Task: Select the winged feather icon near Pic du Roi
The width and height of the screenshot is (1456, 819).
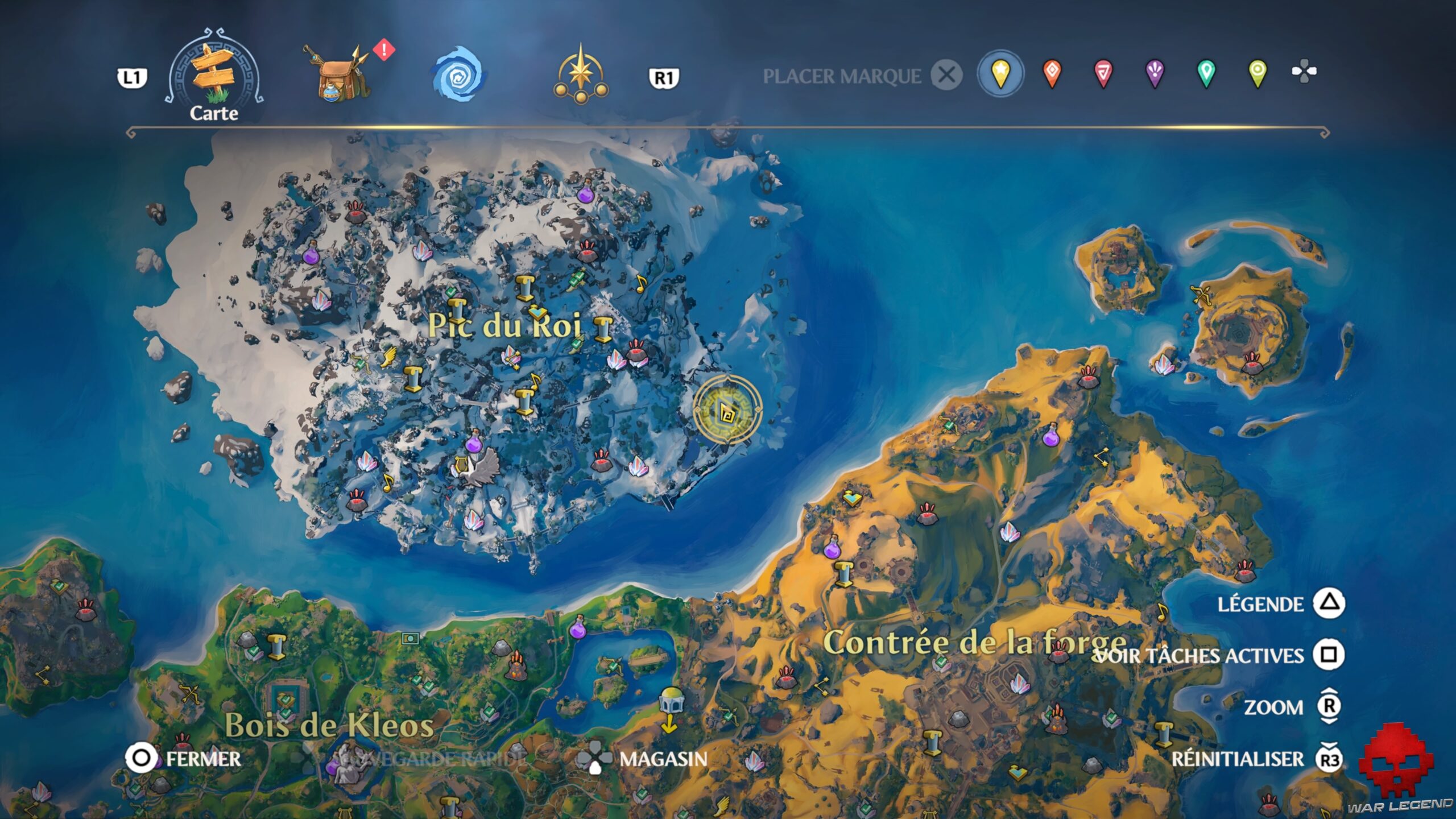Action: point(389,357)
